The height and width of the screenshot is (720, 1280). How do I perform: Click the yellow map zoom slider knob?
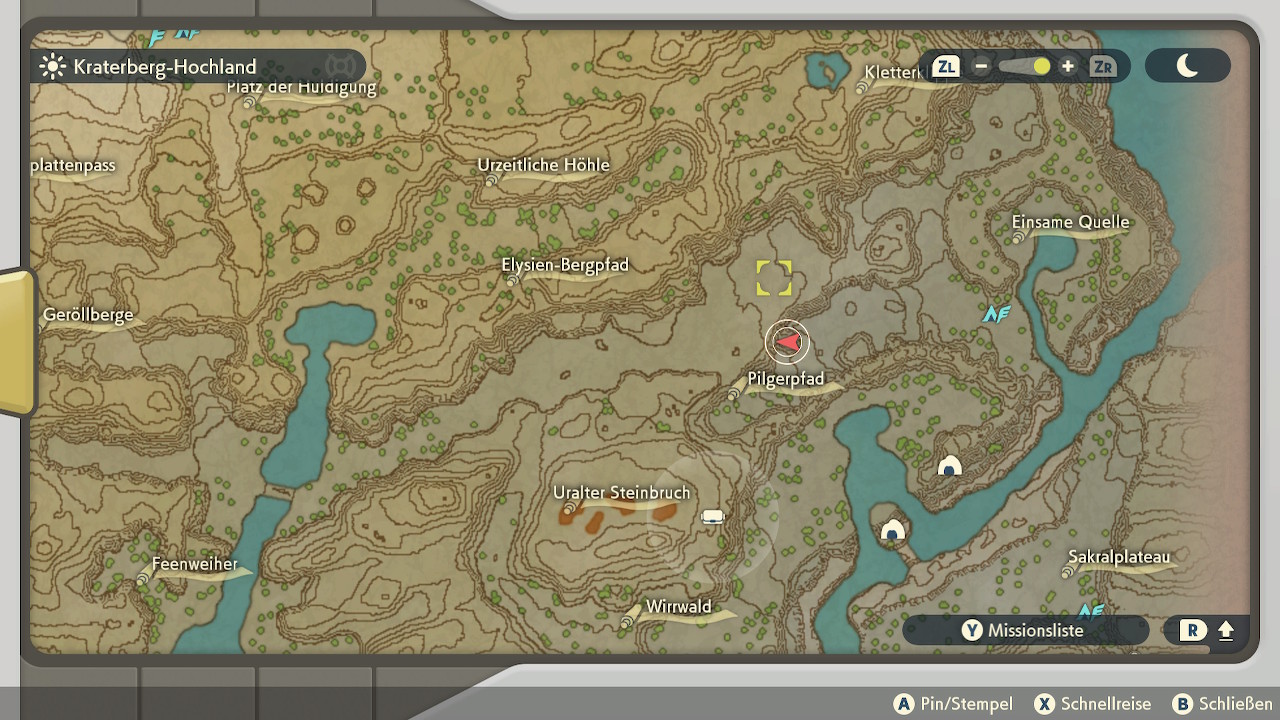click(x=1042, y=67)
